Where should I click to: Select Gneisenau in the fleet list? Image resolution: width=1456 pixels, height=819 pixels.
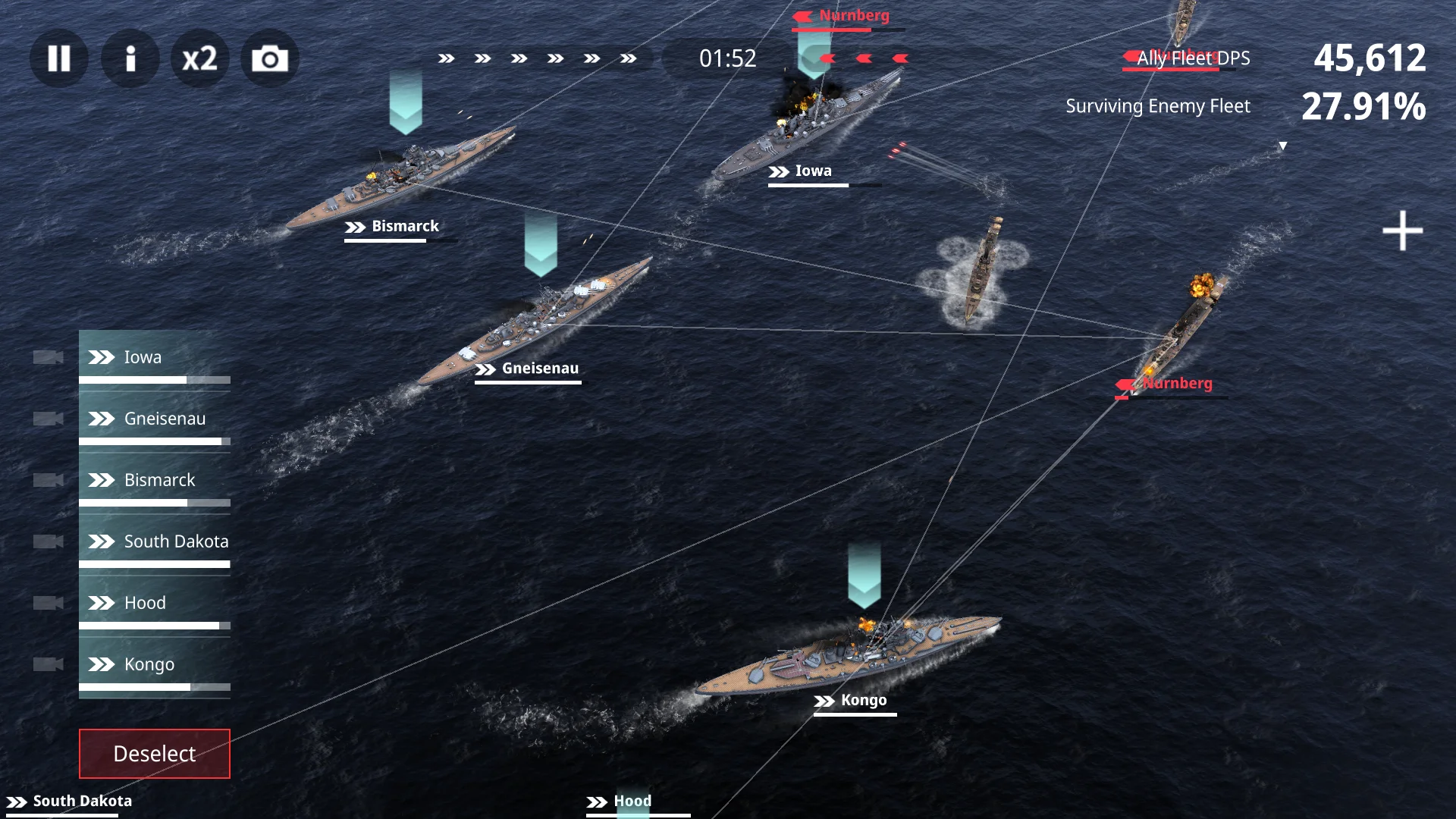click(x=155, y=419)
